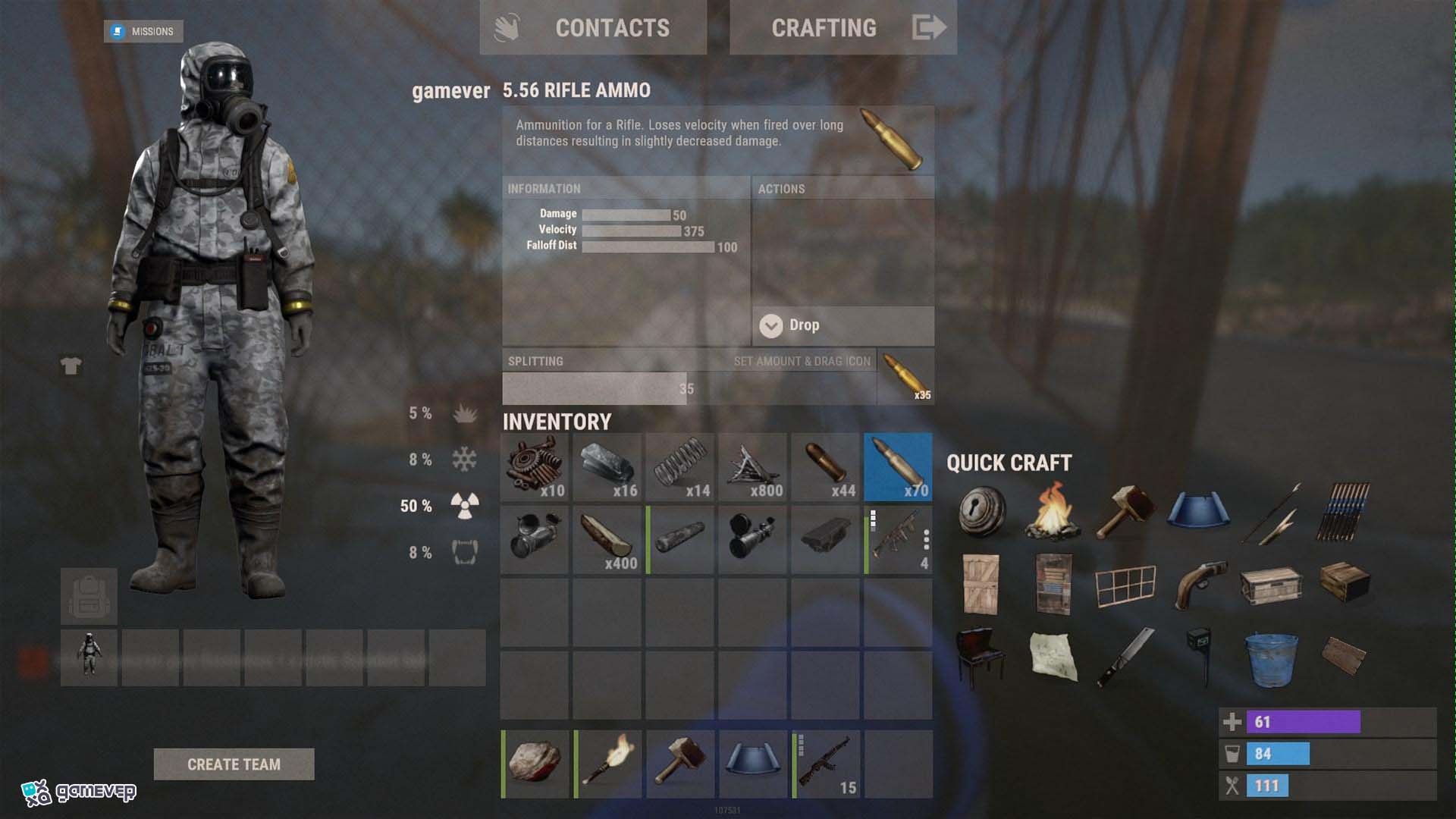Screen dimensions: 1456x819
Task: Select the rock in the hotbar
Action: (535, 764)
